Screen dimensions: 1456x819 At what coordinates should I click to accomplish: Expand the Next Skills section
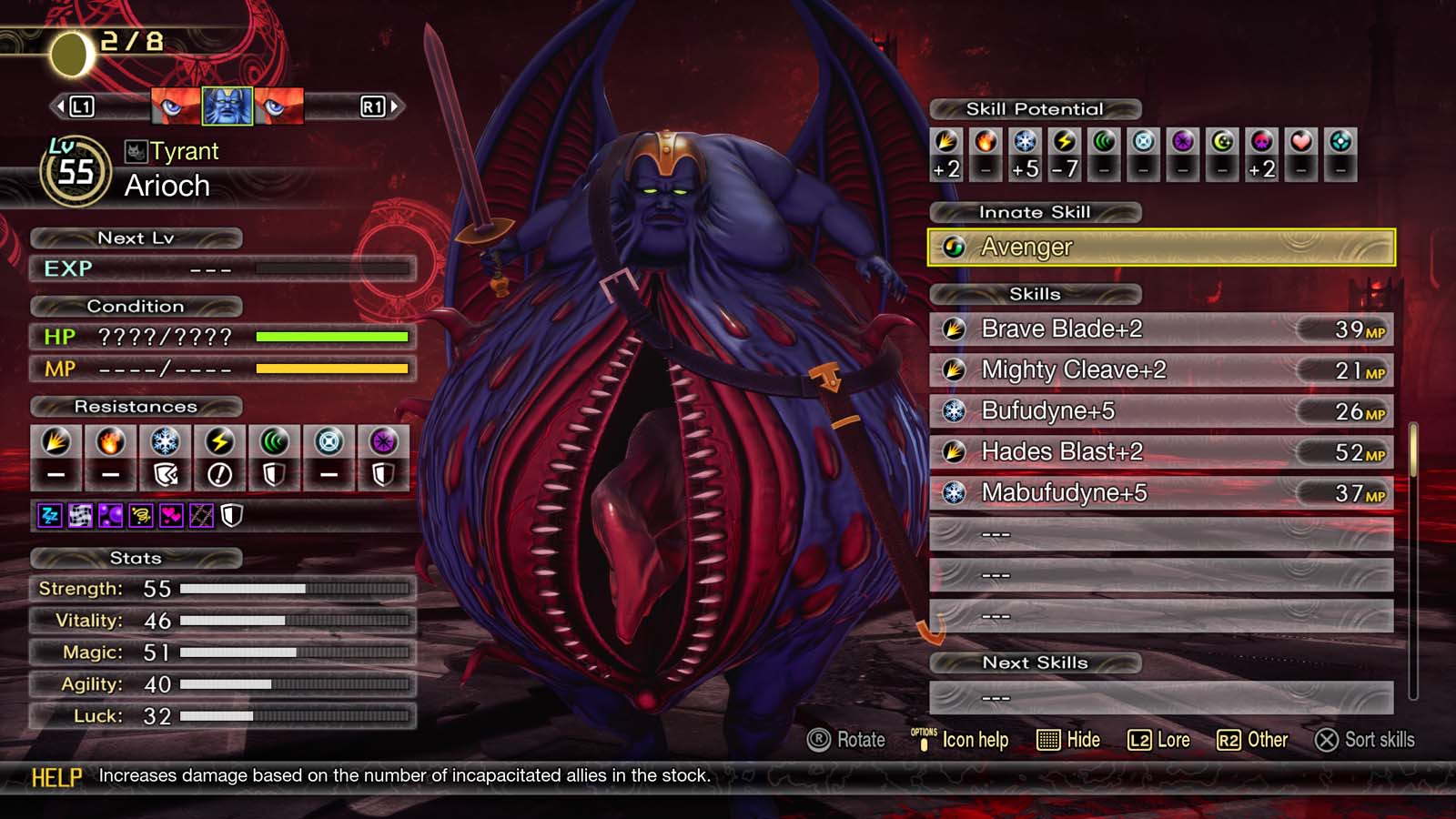click(x=1036, y=662)
